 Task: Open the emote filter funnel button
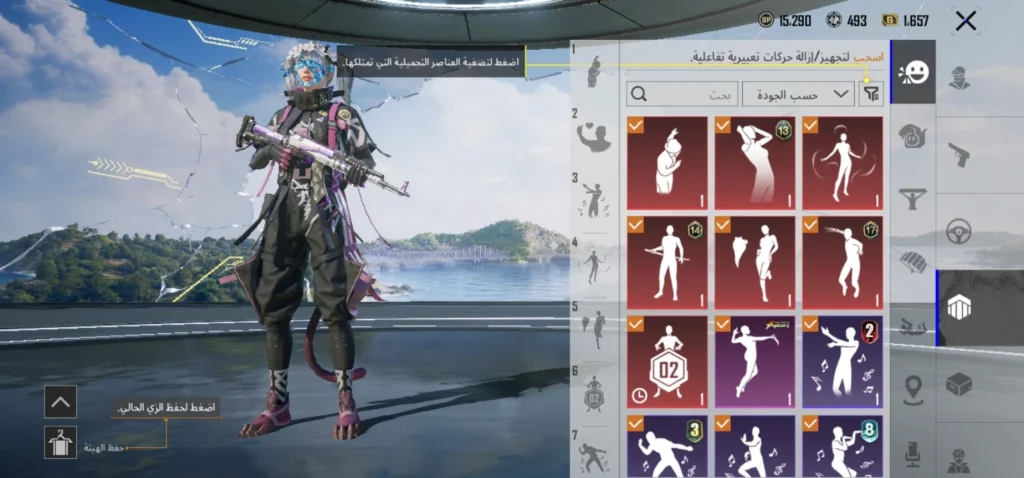(872, 94)
